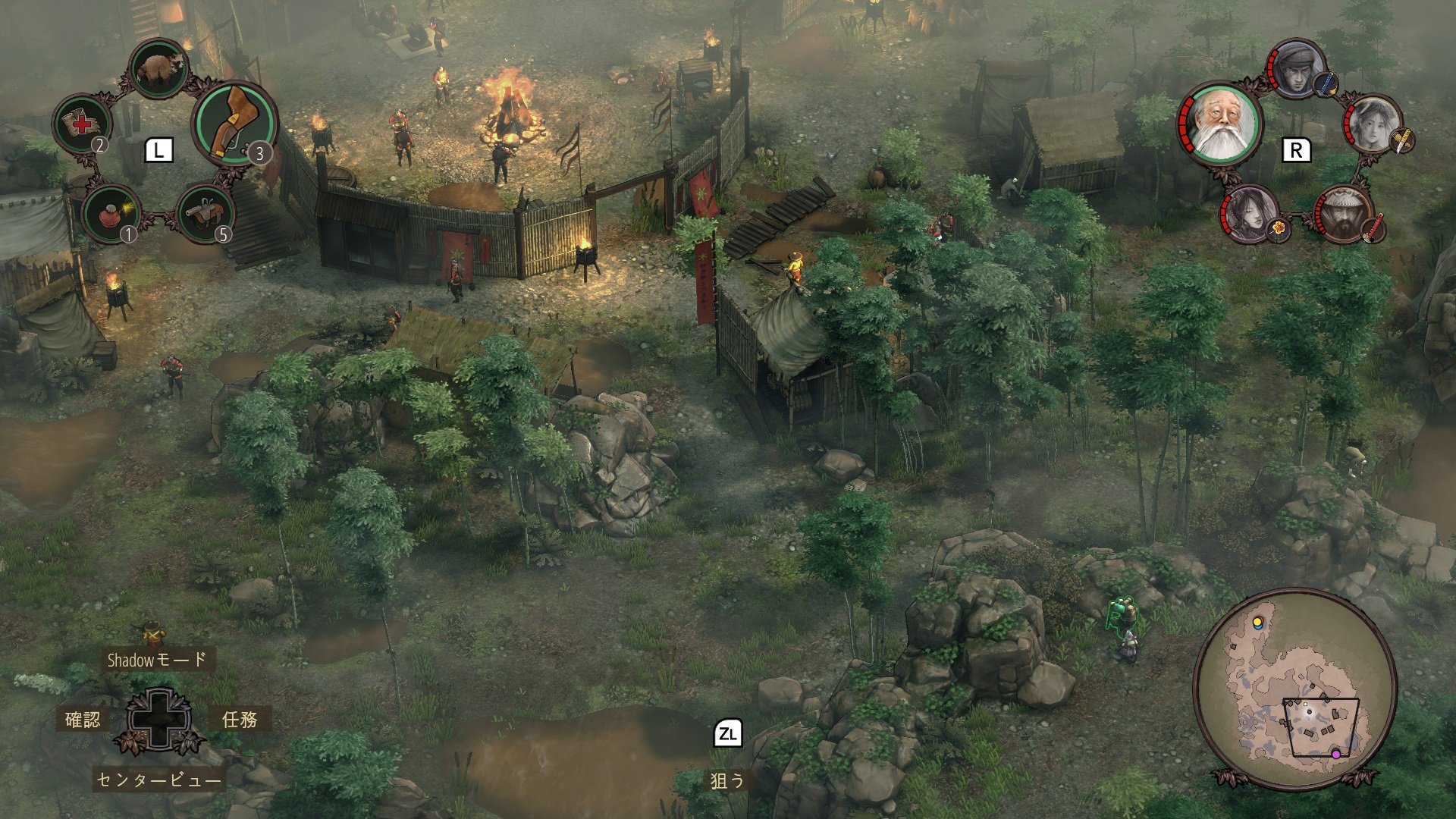Choose the red-cross bandage item

80,124
